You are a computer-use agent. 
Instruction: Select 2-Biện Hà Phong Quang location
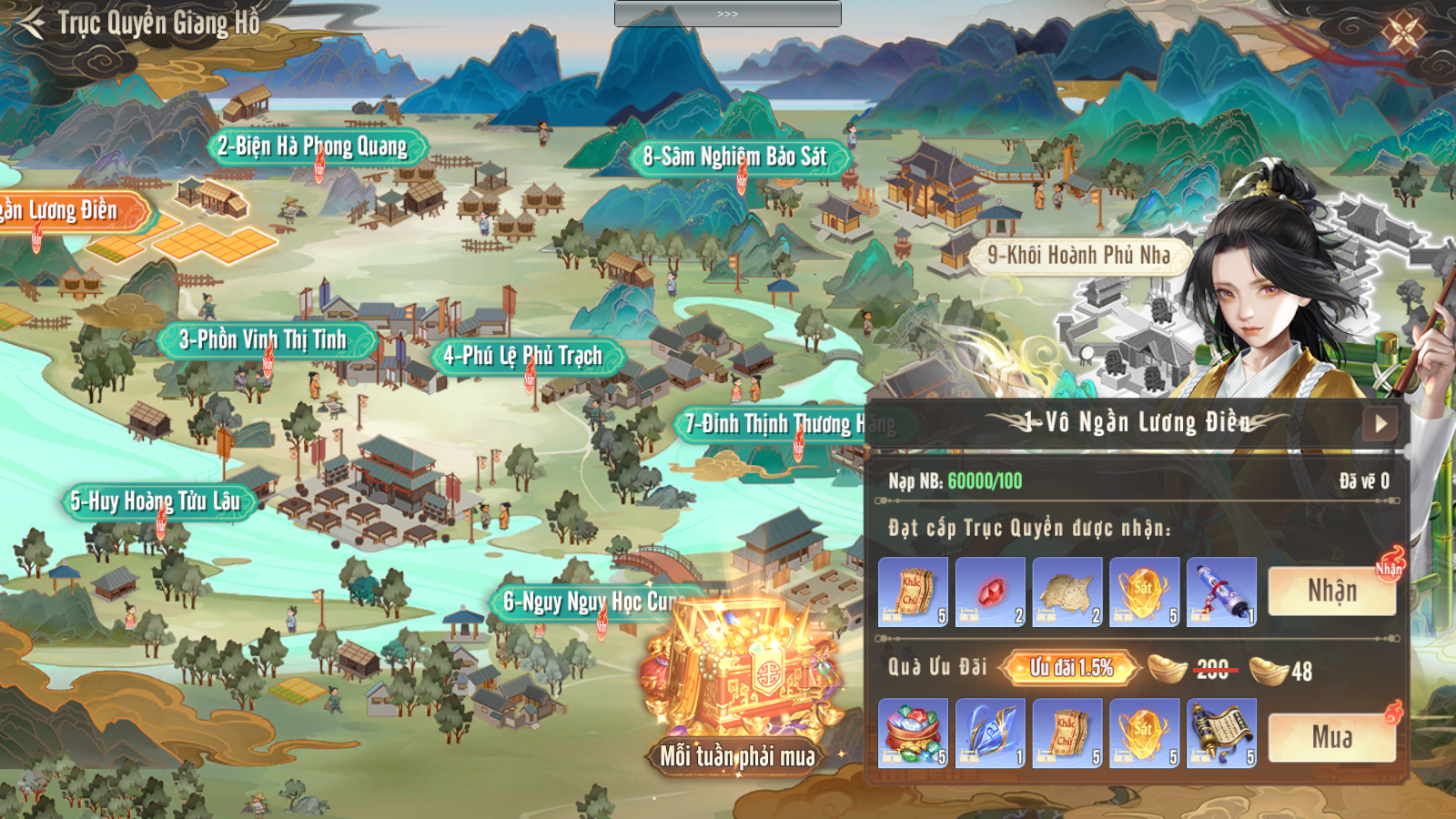pyautogui.click(x=312, y=147)
